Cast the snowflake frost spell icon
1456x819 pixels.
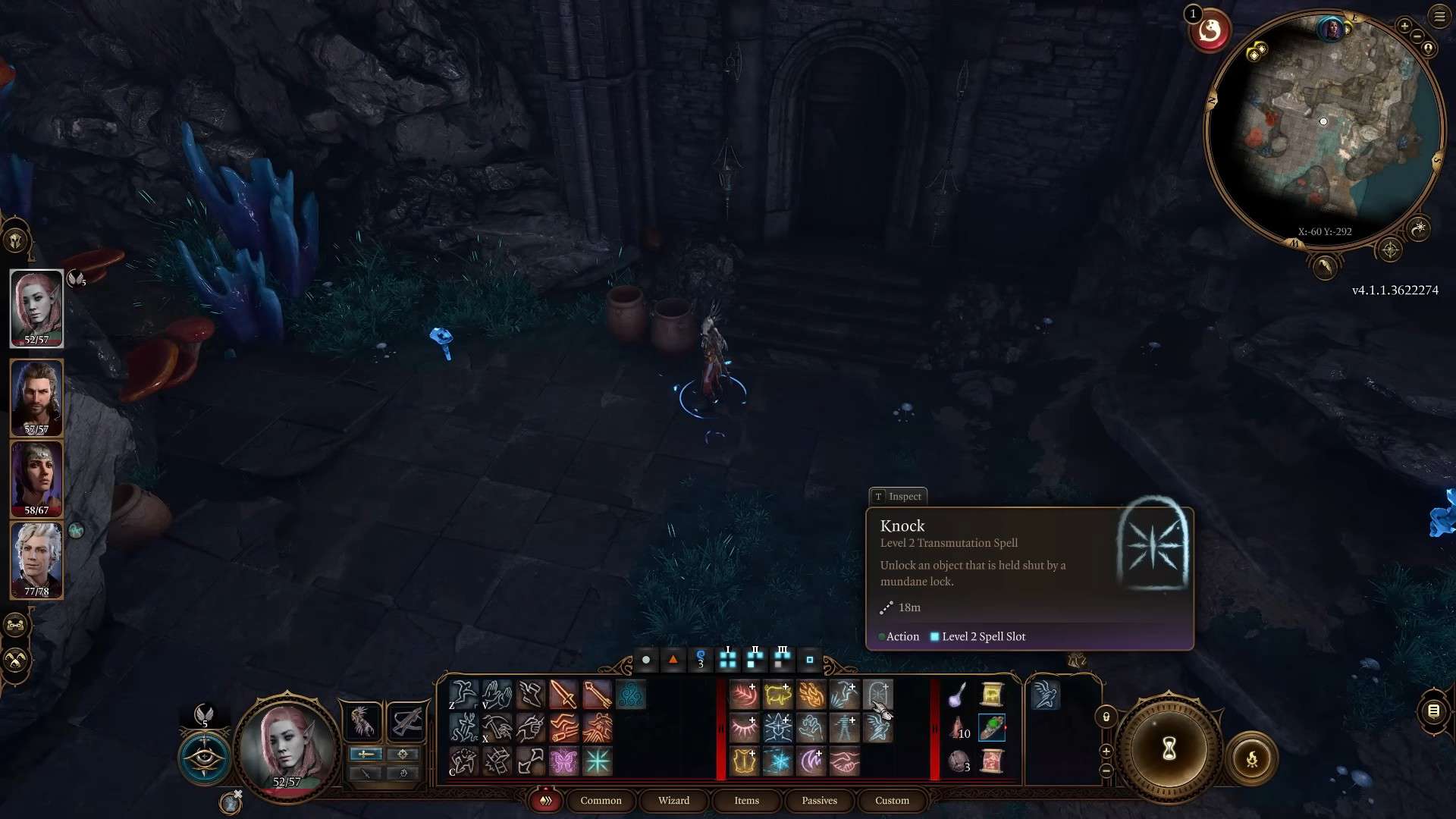(778, 764)
